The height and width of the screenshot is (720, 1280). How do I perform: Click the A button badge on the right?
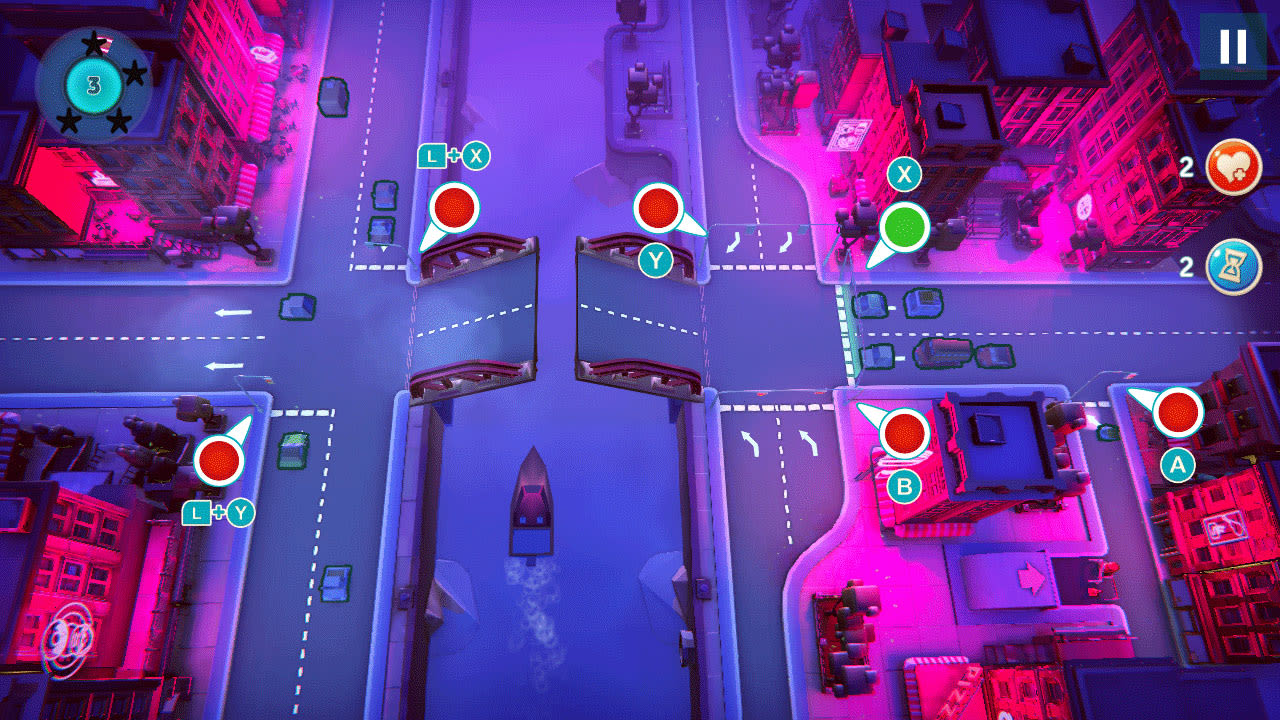1177,463
